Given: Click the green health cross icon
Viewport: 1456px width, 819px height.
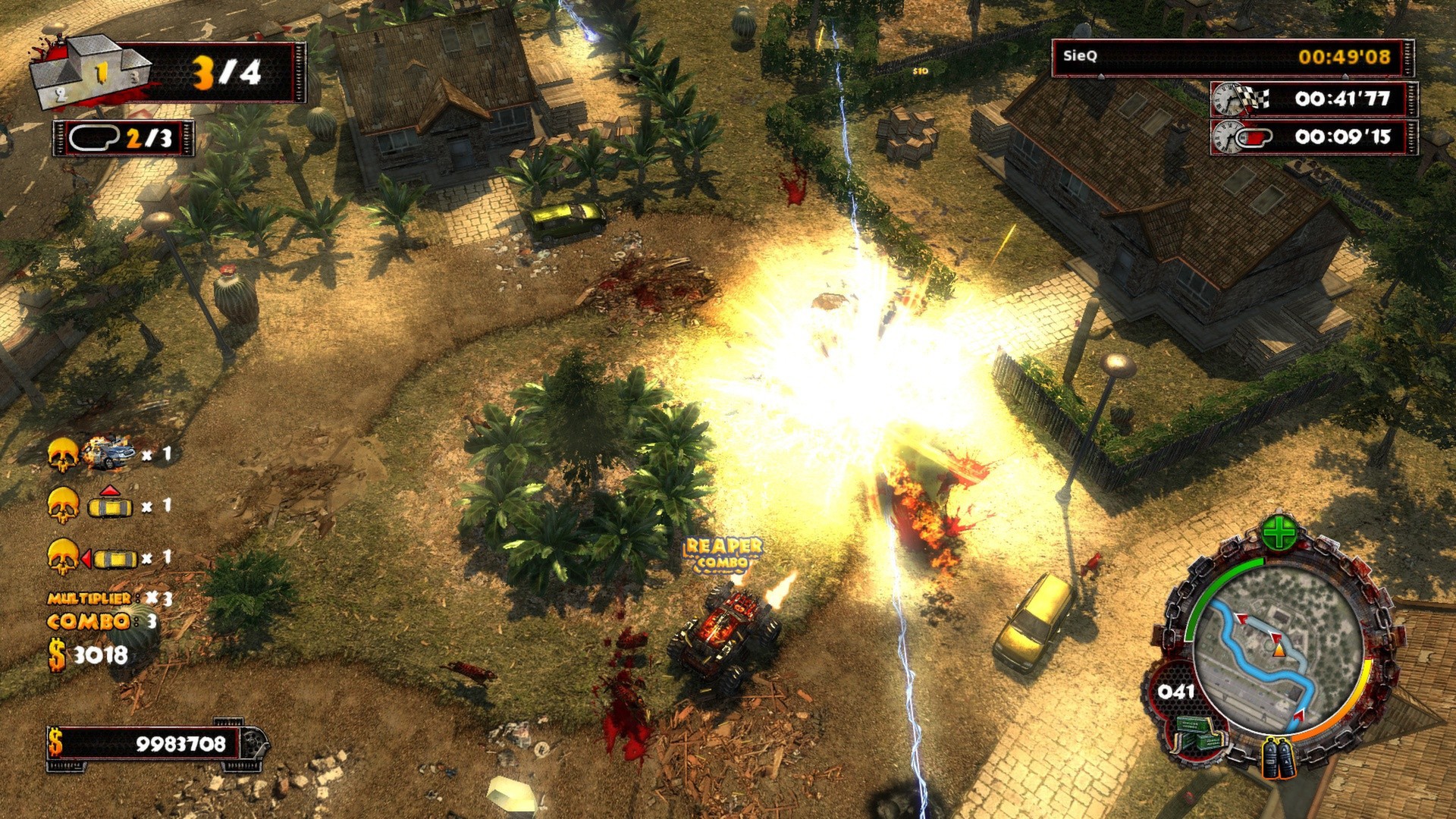Looking at the screenshot, I should click(x=1279, y=533).
